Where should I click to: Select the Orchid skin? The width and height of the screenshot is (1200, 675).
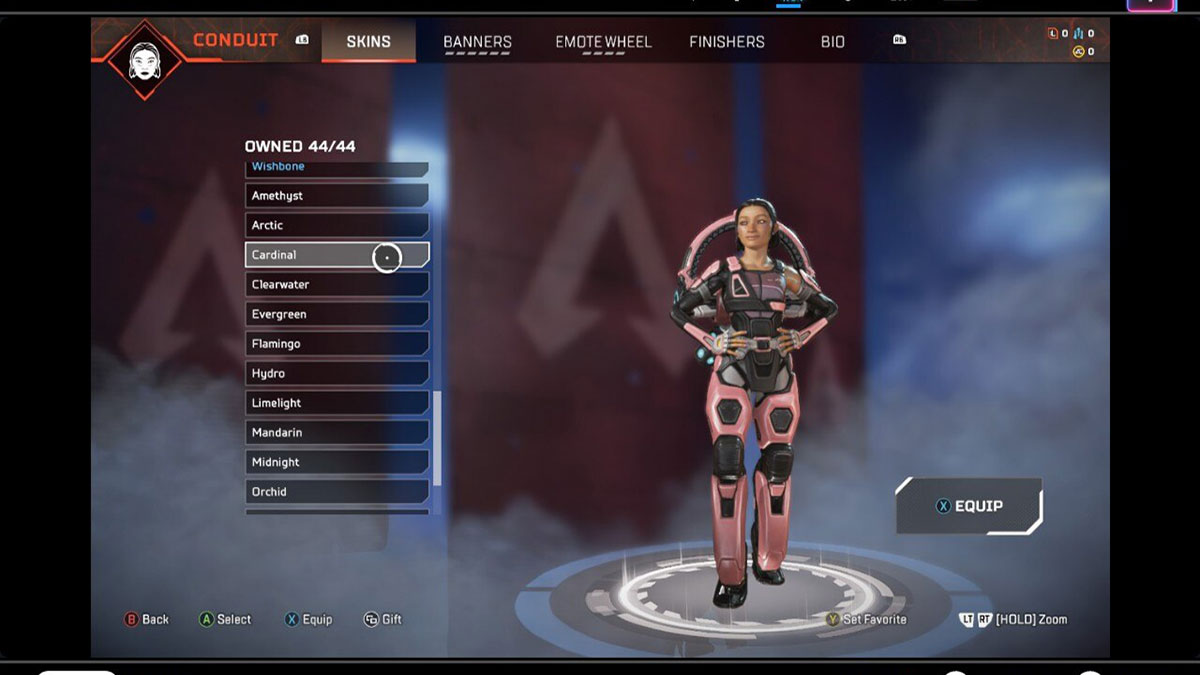(x=336, y=492)
